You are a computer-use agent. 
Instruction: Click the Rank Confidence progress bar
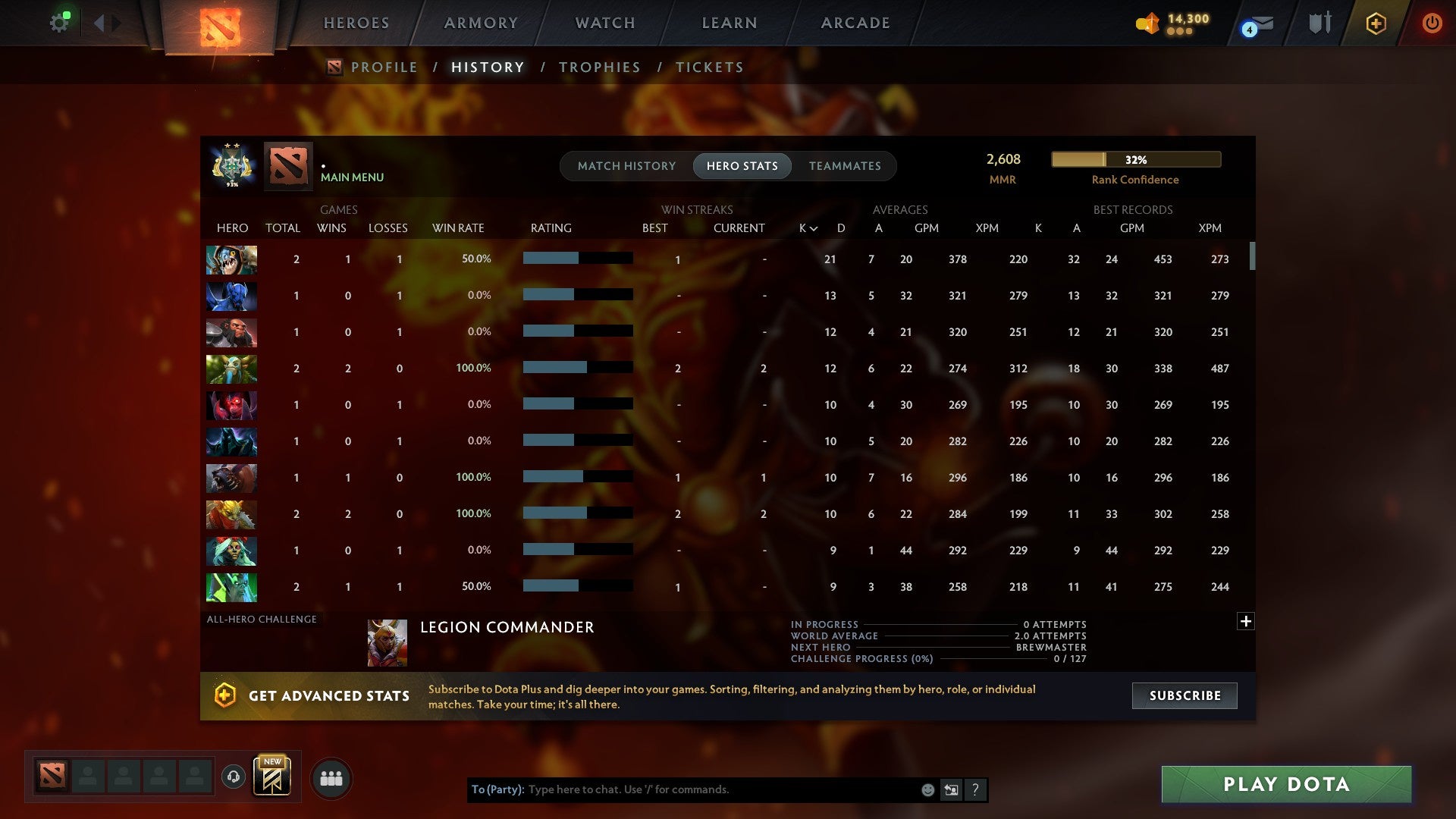pos(1135,159)
